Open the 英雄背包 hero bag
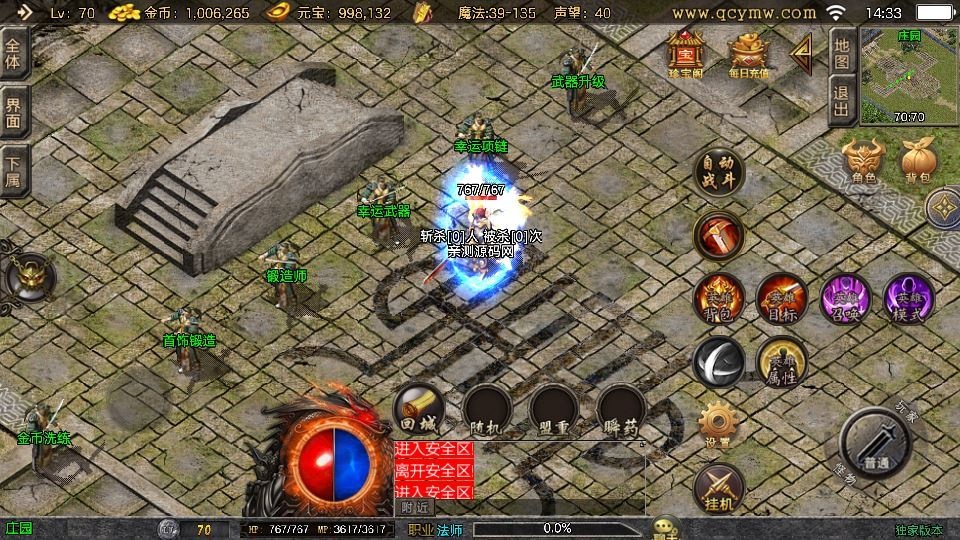 click(x=720, y=298)
